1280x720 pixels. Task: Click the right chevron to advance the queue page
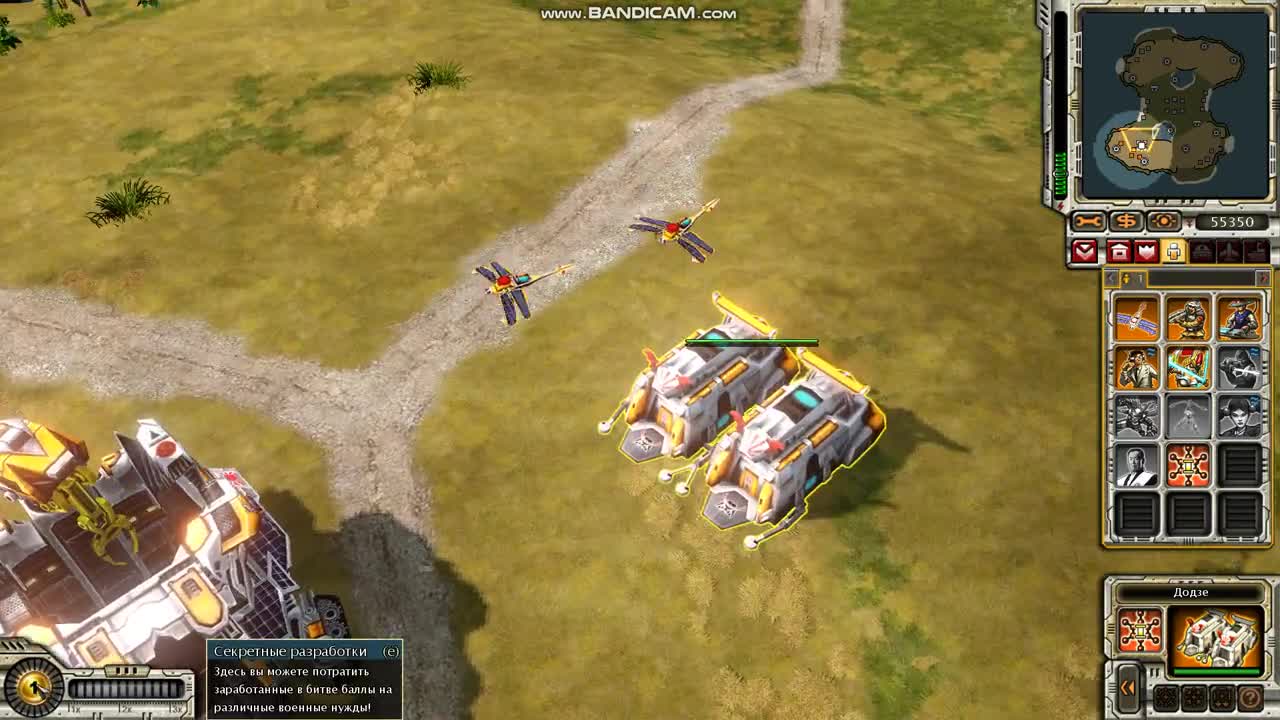point(1263,278)
